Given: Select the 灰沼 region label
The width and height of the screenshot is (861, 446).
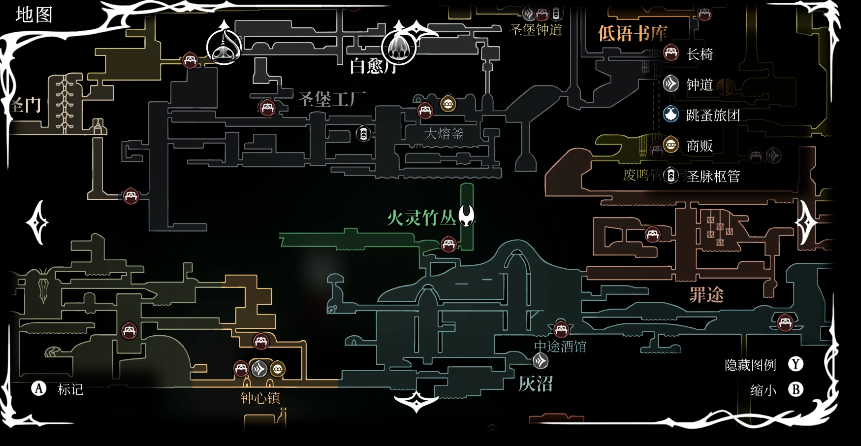Looking at the screenshot, I should coord(535,383).
